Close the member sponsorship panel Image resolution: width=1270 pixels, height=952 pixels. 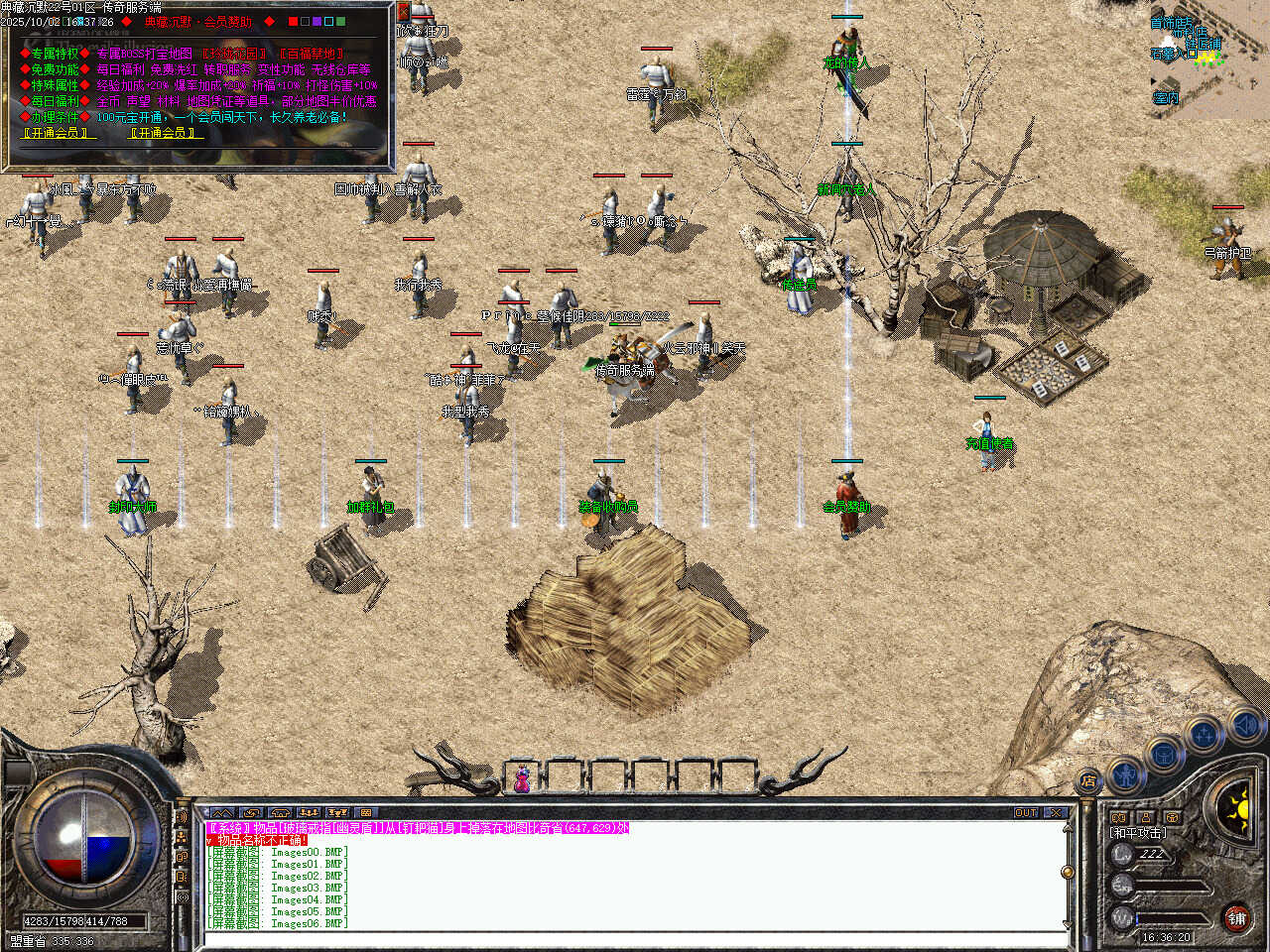click(x=403, y=12)
